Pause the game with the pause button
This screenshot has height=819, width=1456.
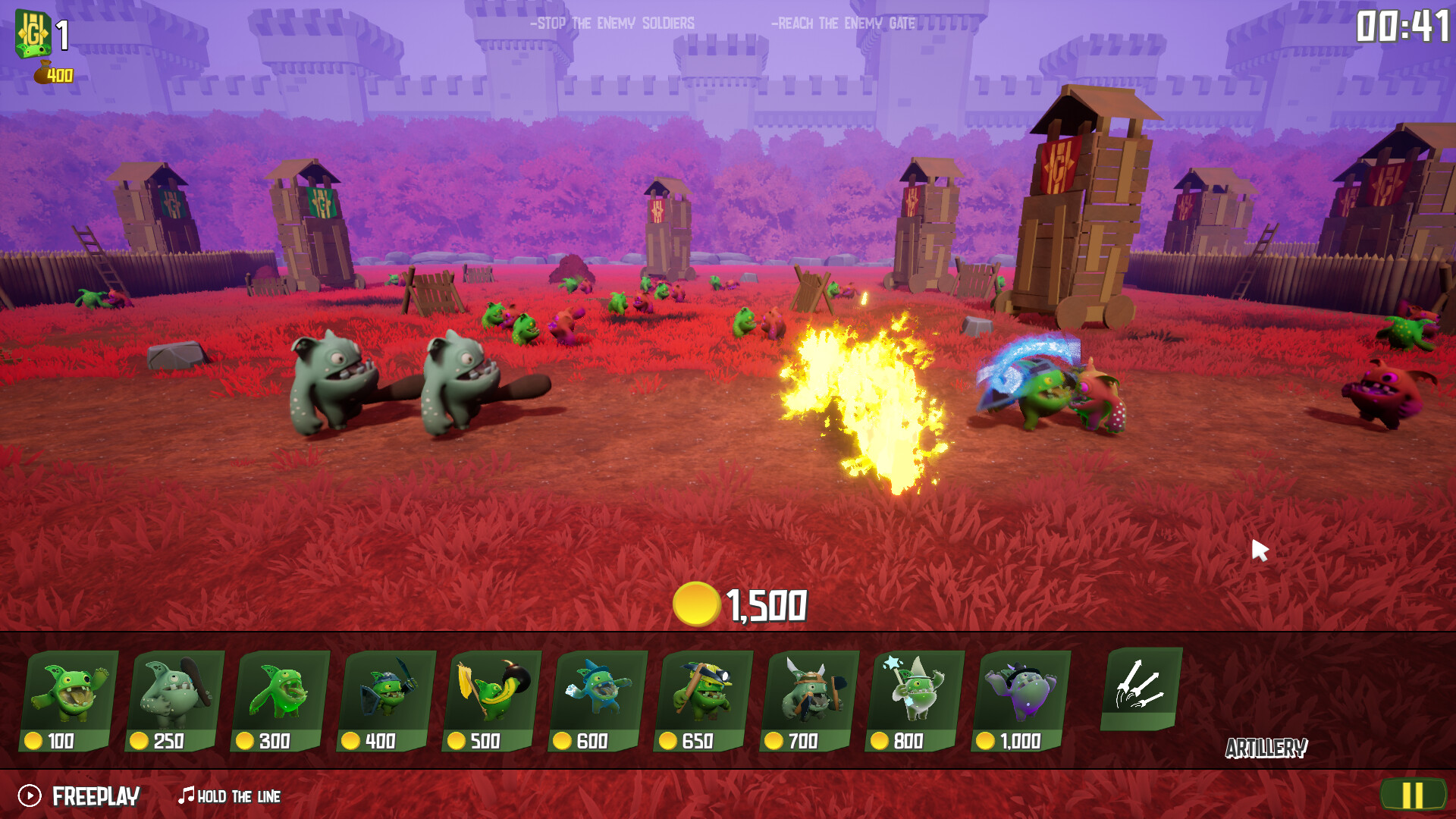click(x=1415, y=795)
